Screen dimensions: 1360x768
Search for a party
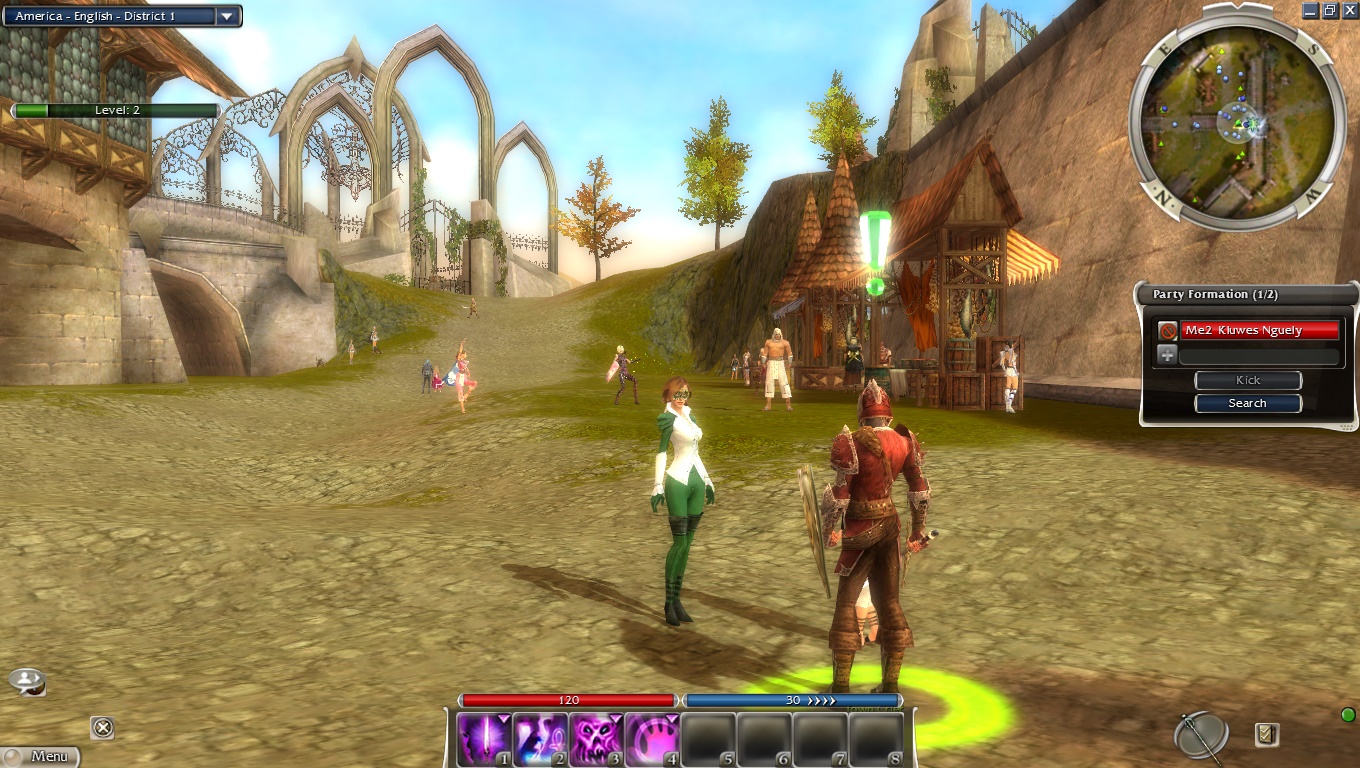tap(1248, 403)
